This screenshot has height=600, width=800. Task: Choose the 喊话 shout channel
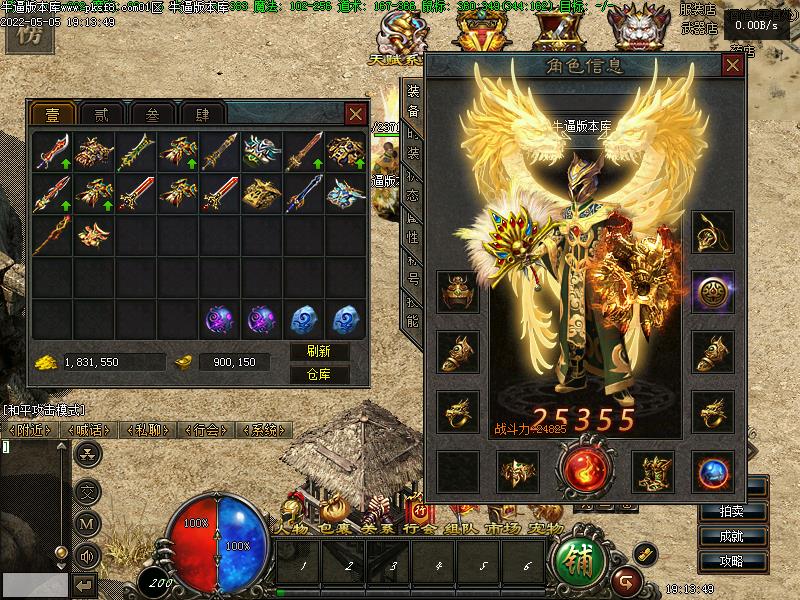coord(90,430)
